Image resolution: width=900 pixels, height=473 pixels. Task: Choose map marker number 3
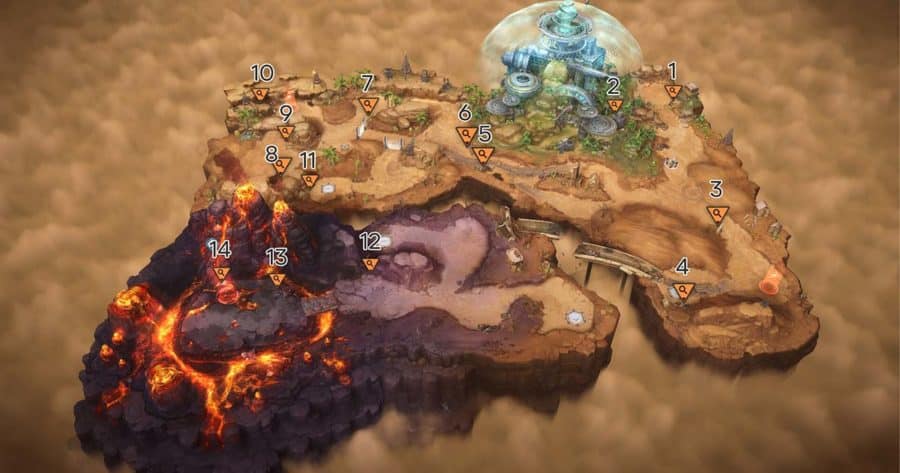click(x=717, y=213)
